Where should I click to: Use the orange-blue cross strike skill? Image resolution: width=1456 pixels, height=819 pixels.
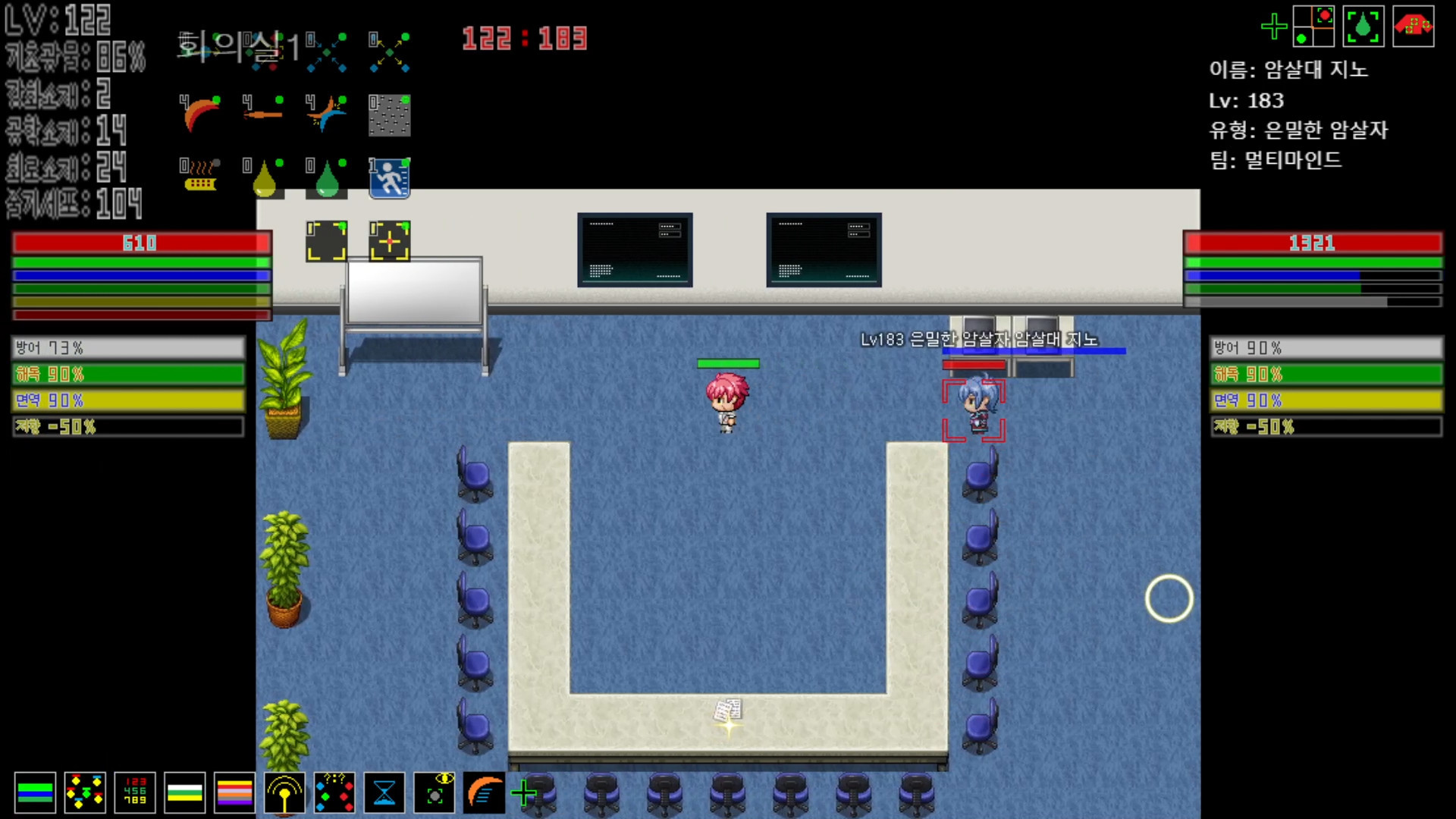click(325, 114)
